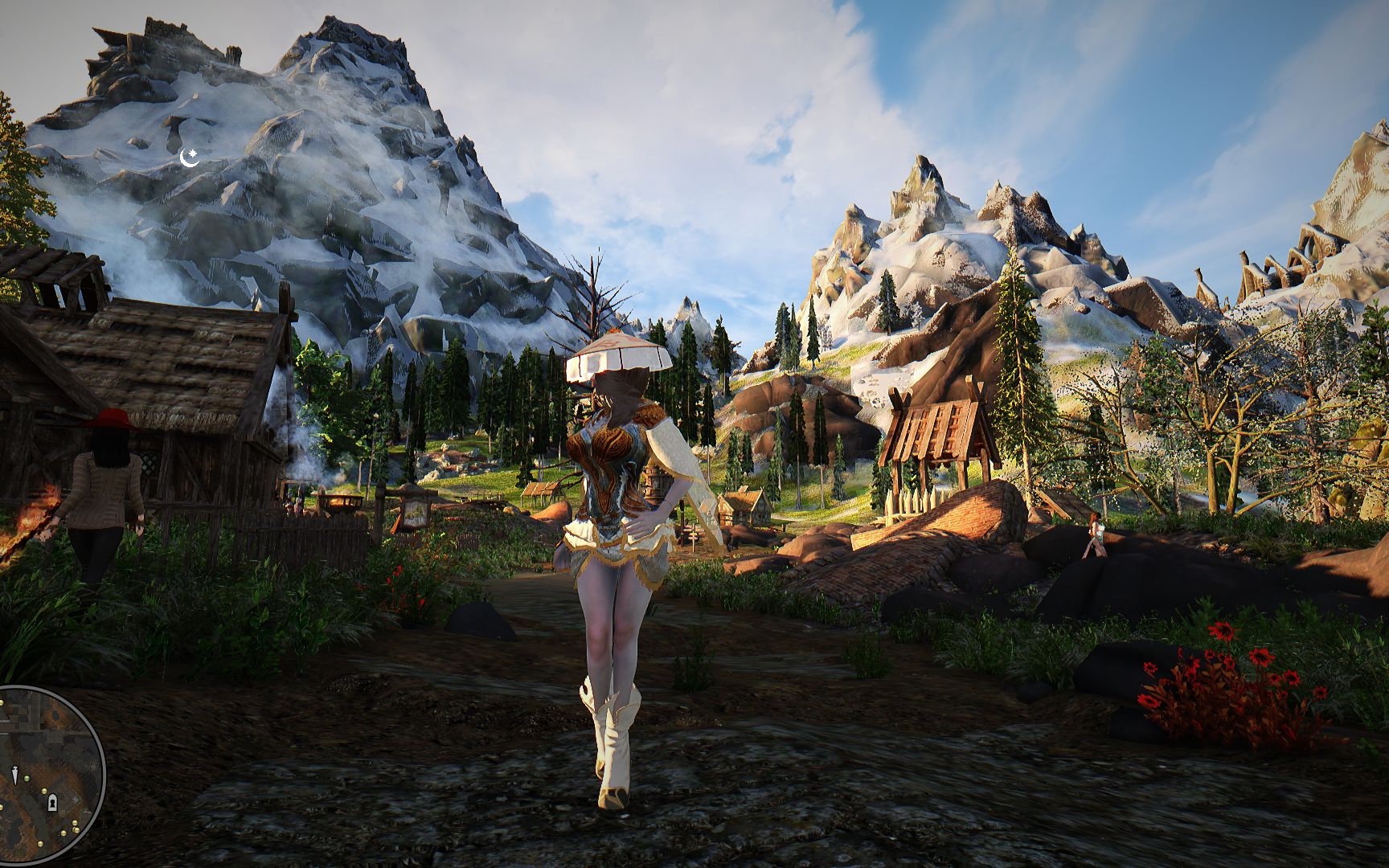Click the white player arrow on minimap

coord(15,774)
